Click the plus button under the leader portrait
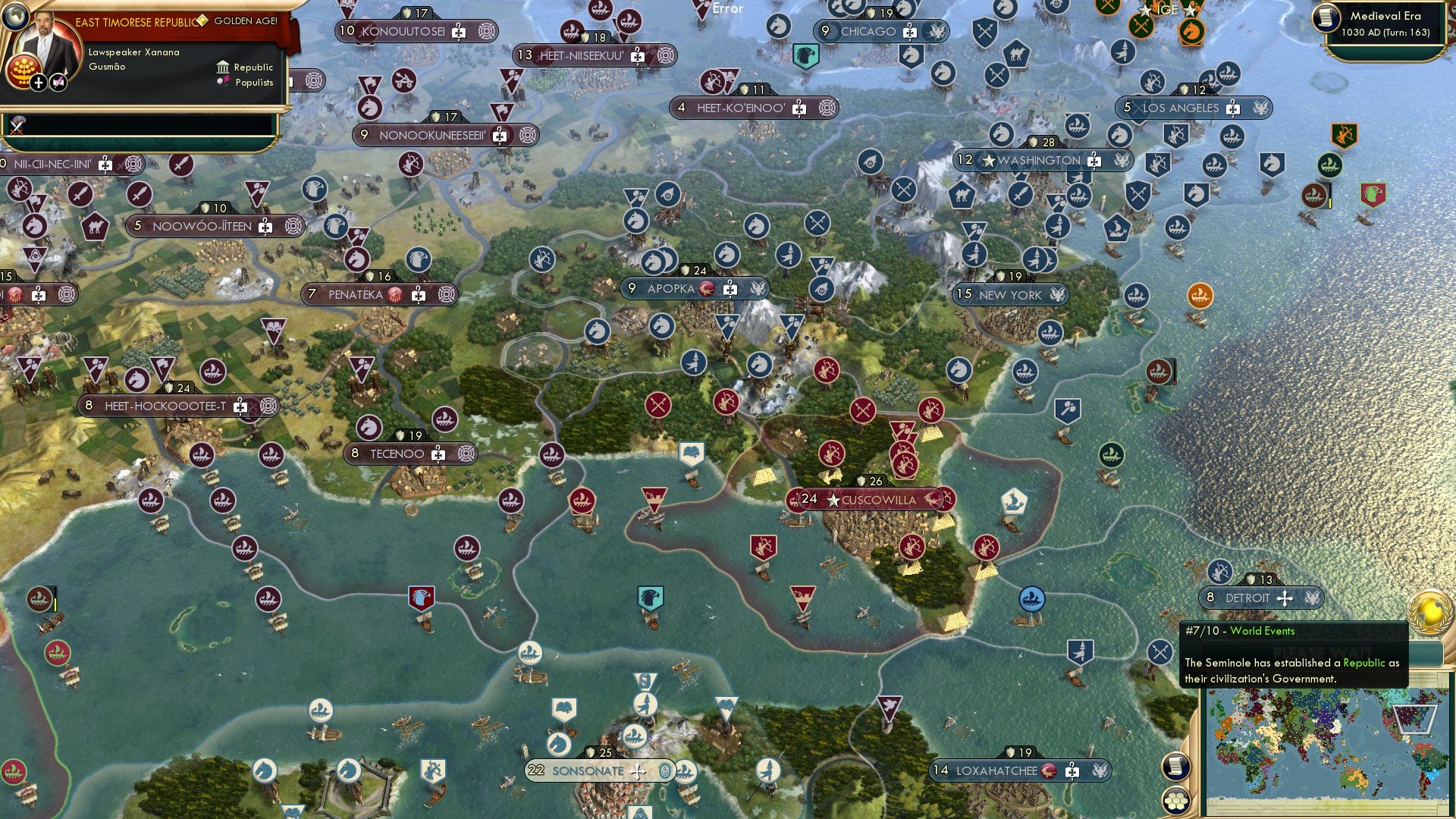Screen dimensions: 1456x819 [x=39, y=82]
